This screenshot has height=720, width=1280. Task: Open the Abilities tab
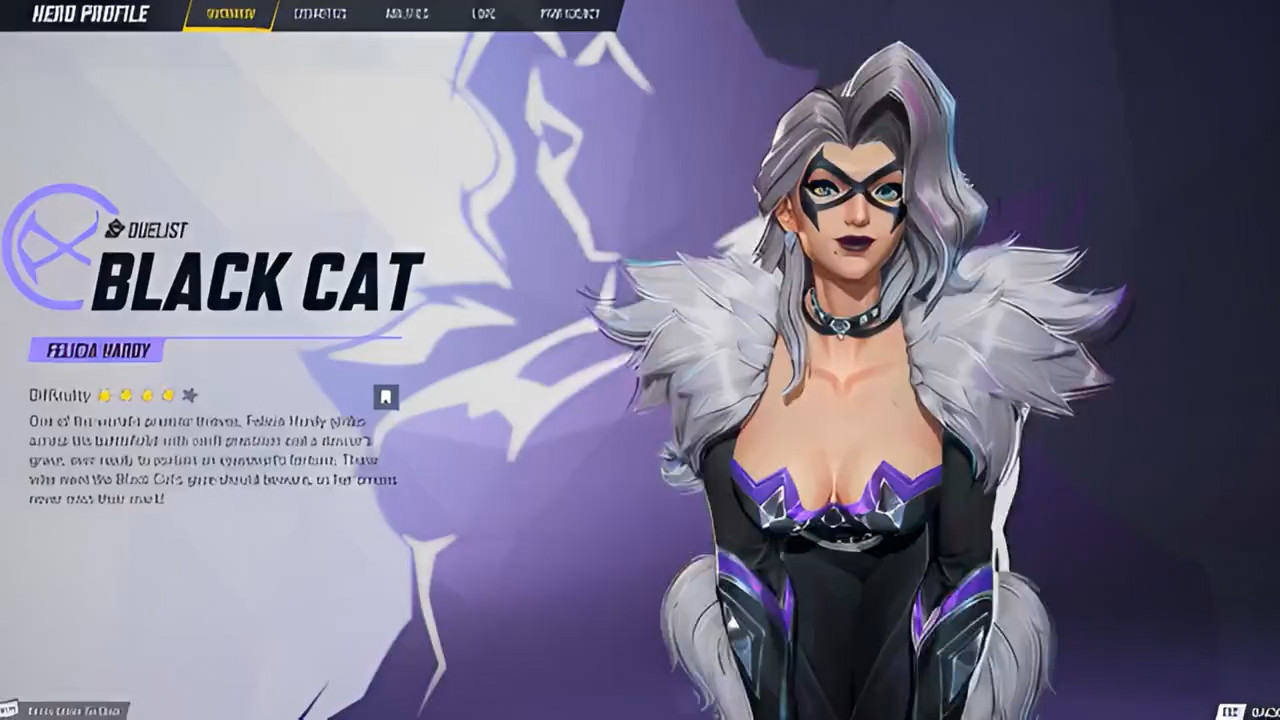[x=407, y=14]
